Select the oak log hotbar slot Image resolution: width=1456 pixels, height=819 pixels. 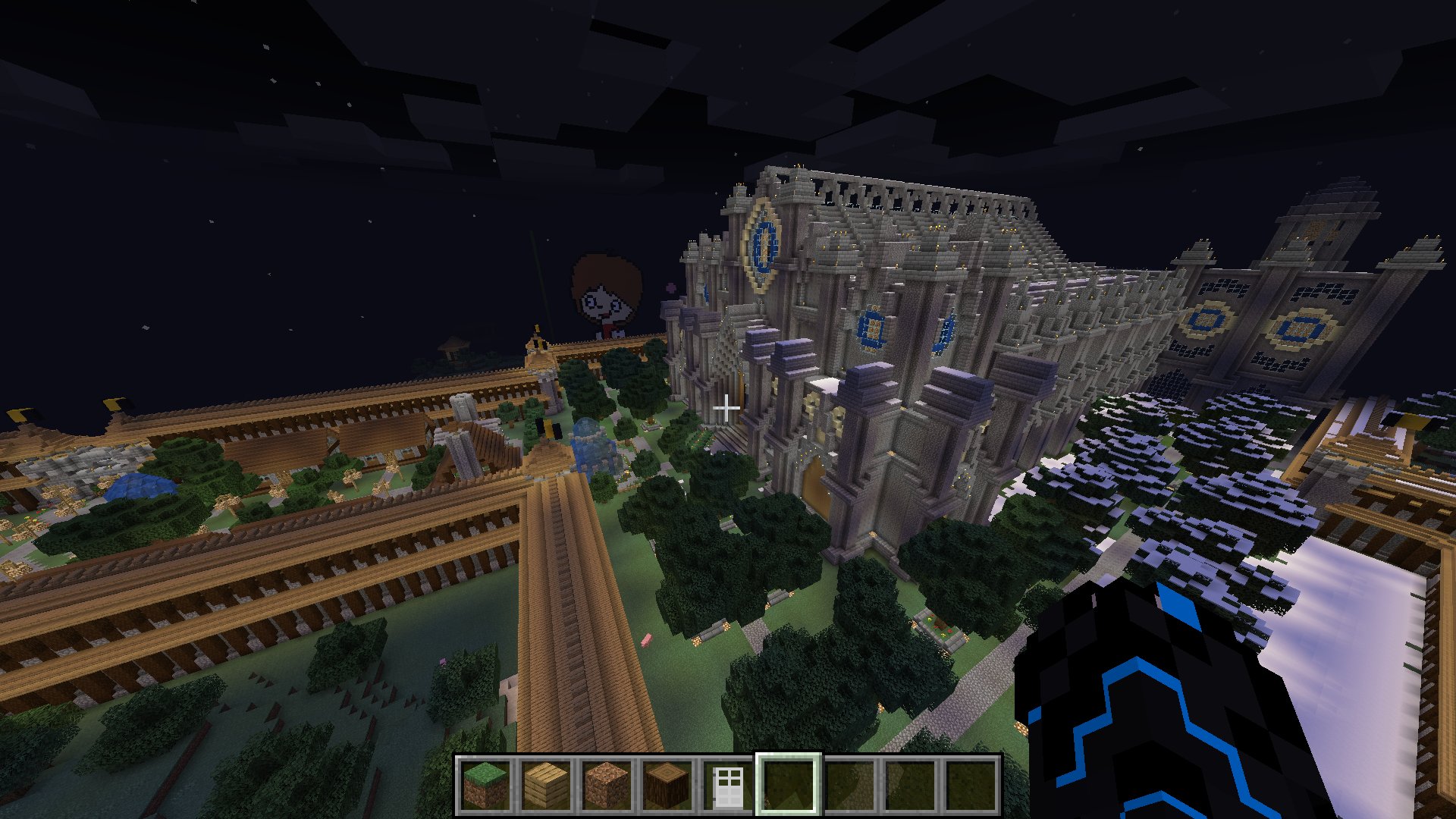pyautogui.click(x=665, y=786)
